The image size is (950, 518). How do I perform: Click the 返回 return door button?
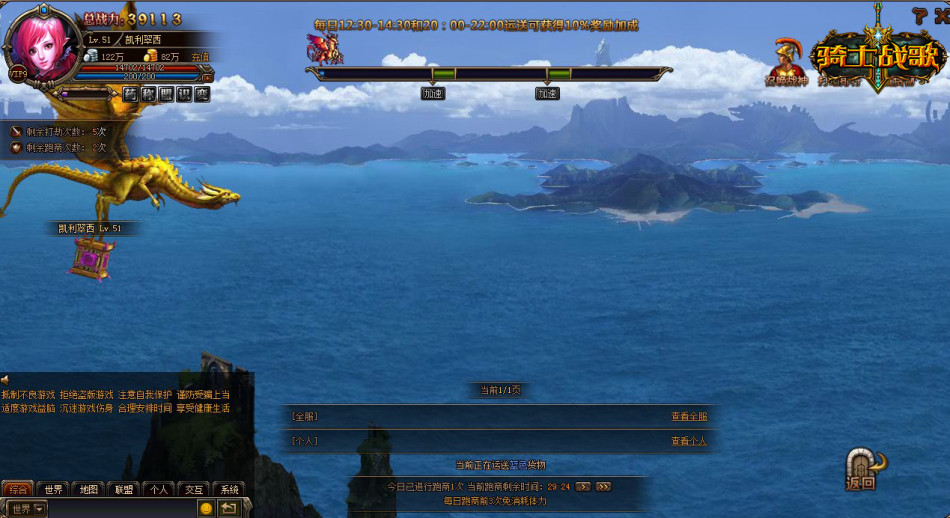point(864,468)
